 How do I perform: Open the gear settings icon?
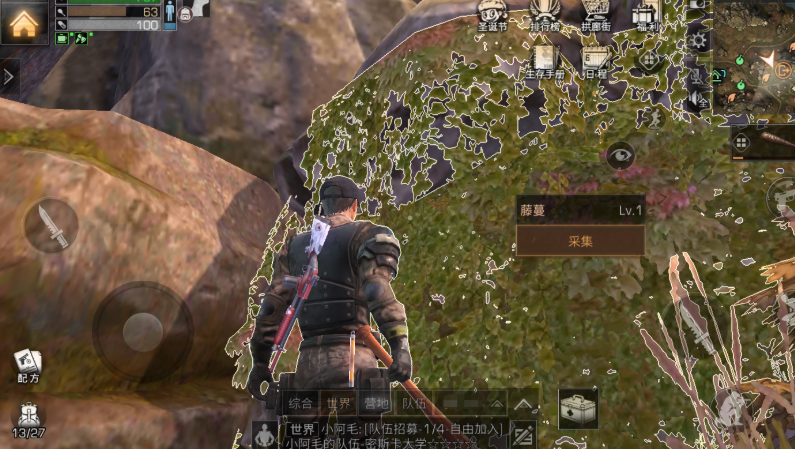point(698,40)
